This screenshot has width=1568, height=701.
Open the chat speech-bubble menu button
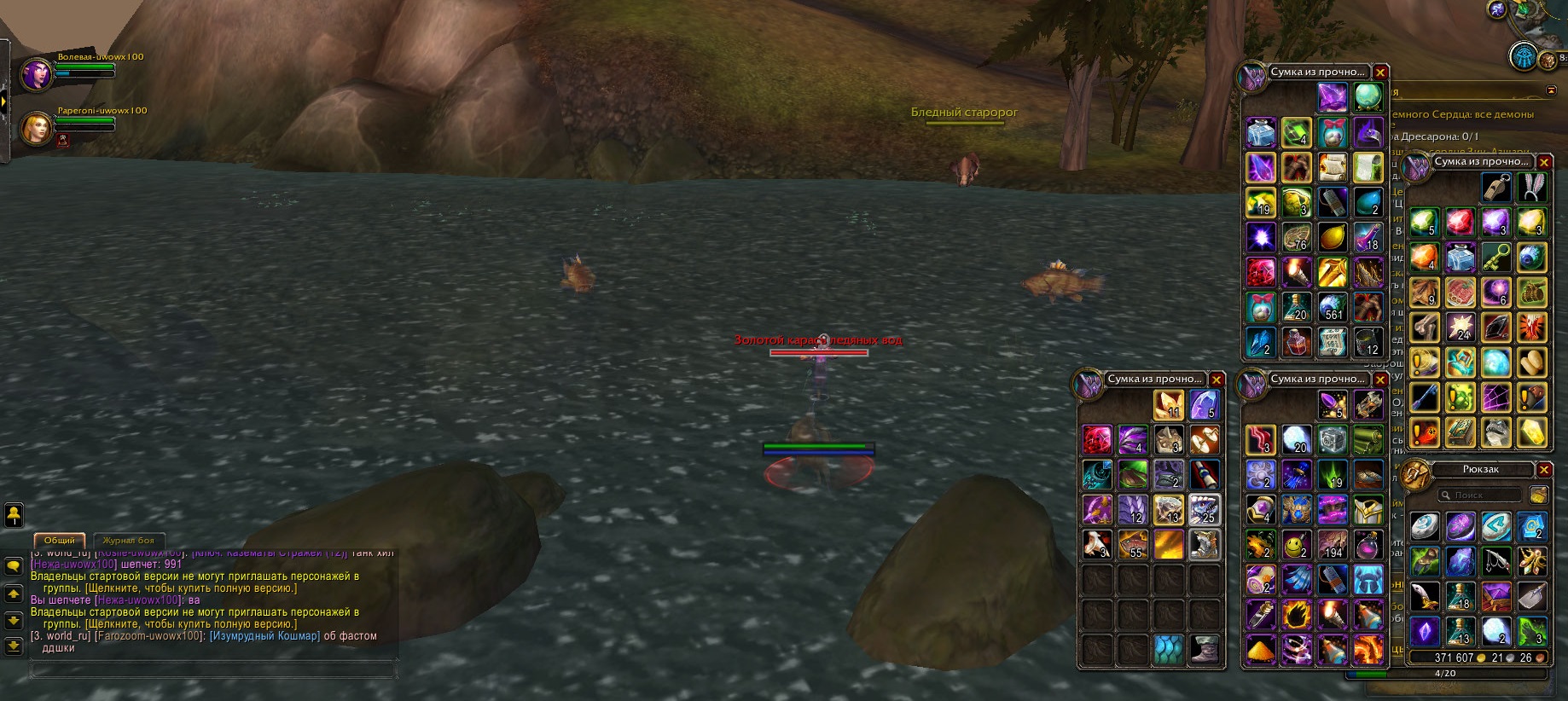[x=13, y=565]
